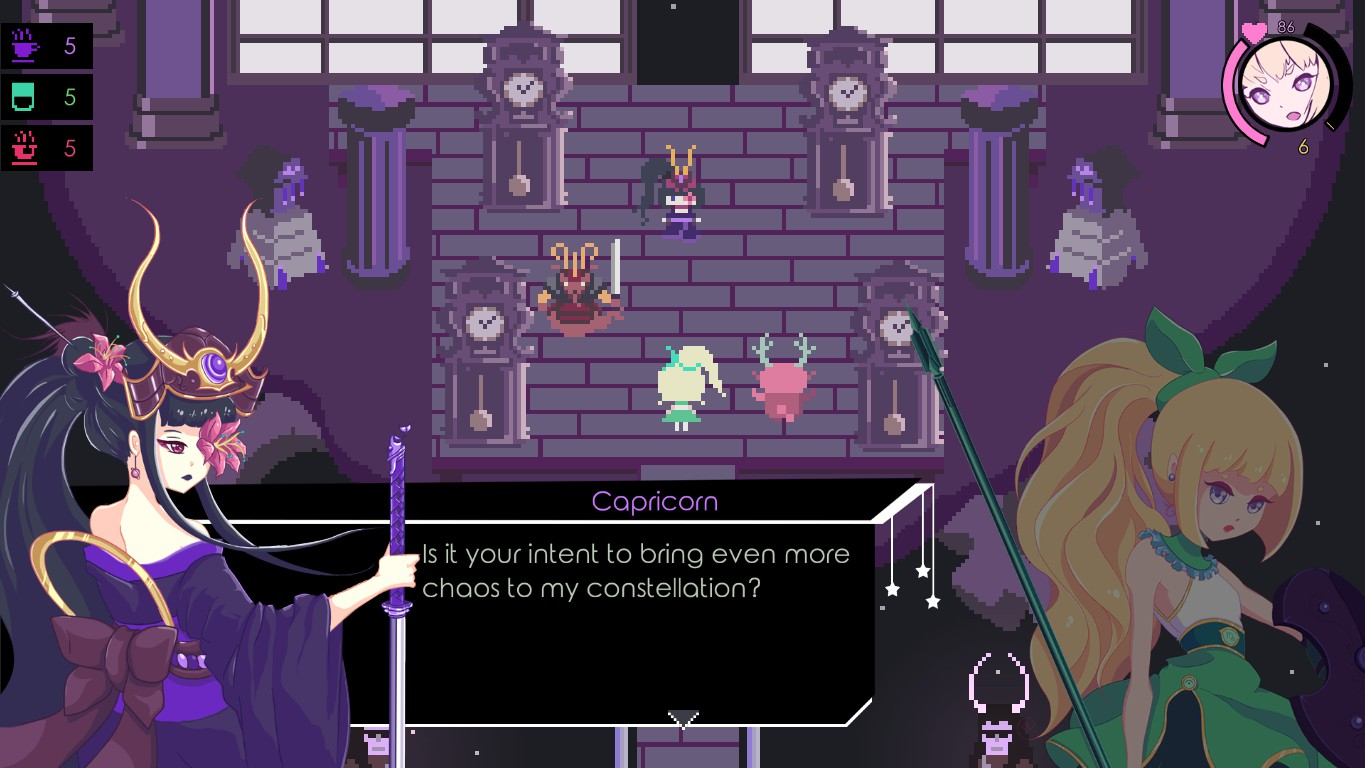Advance dialogue with the down arrow indicator

tap(683, 719)
